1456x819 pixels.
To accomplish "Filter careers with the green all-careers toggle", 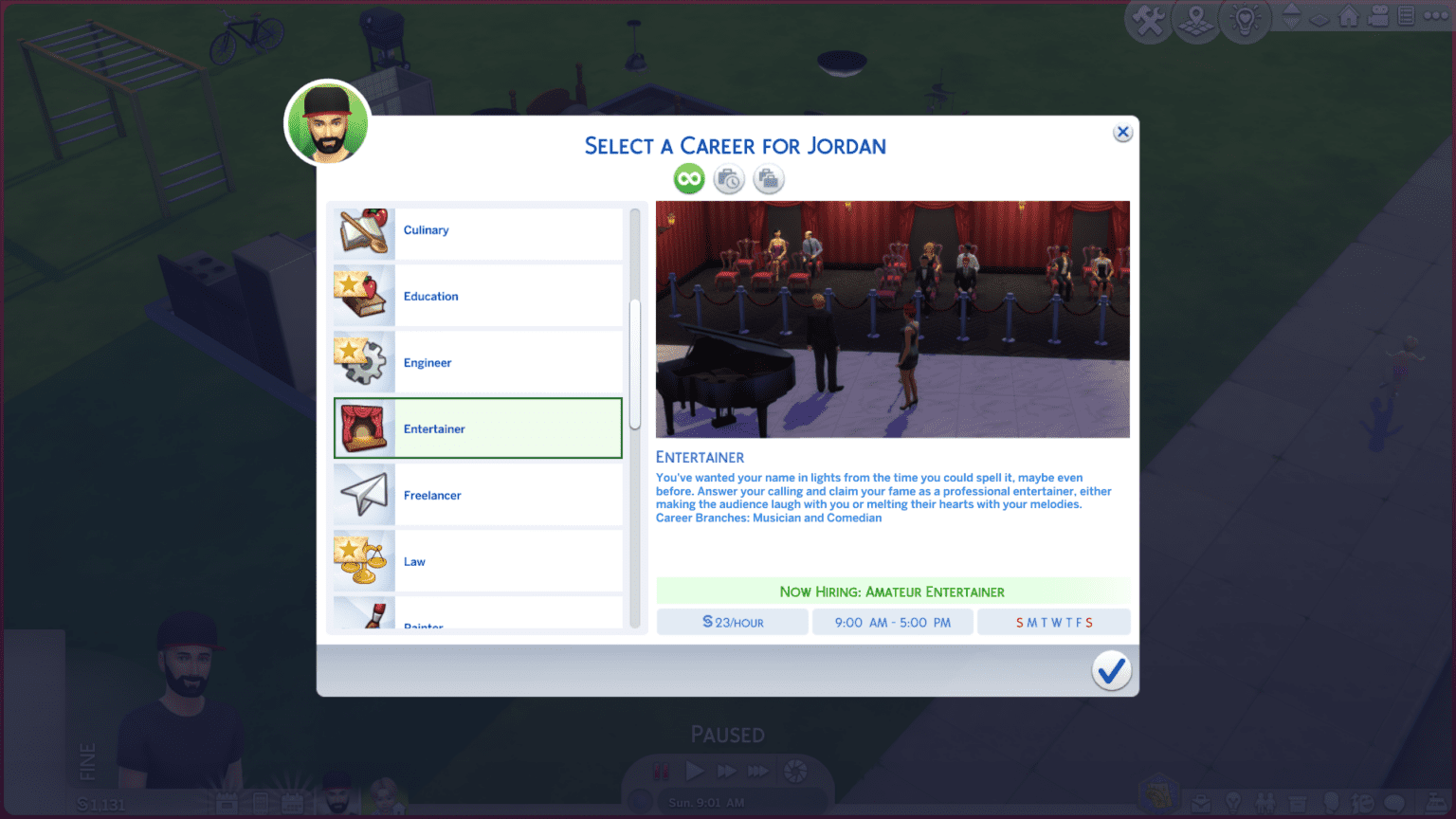I will coord(688,178).
